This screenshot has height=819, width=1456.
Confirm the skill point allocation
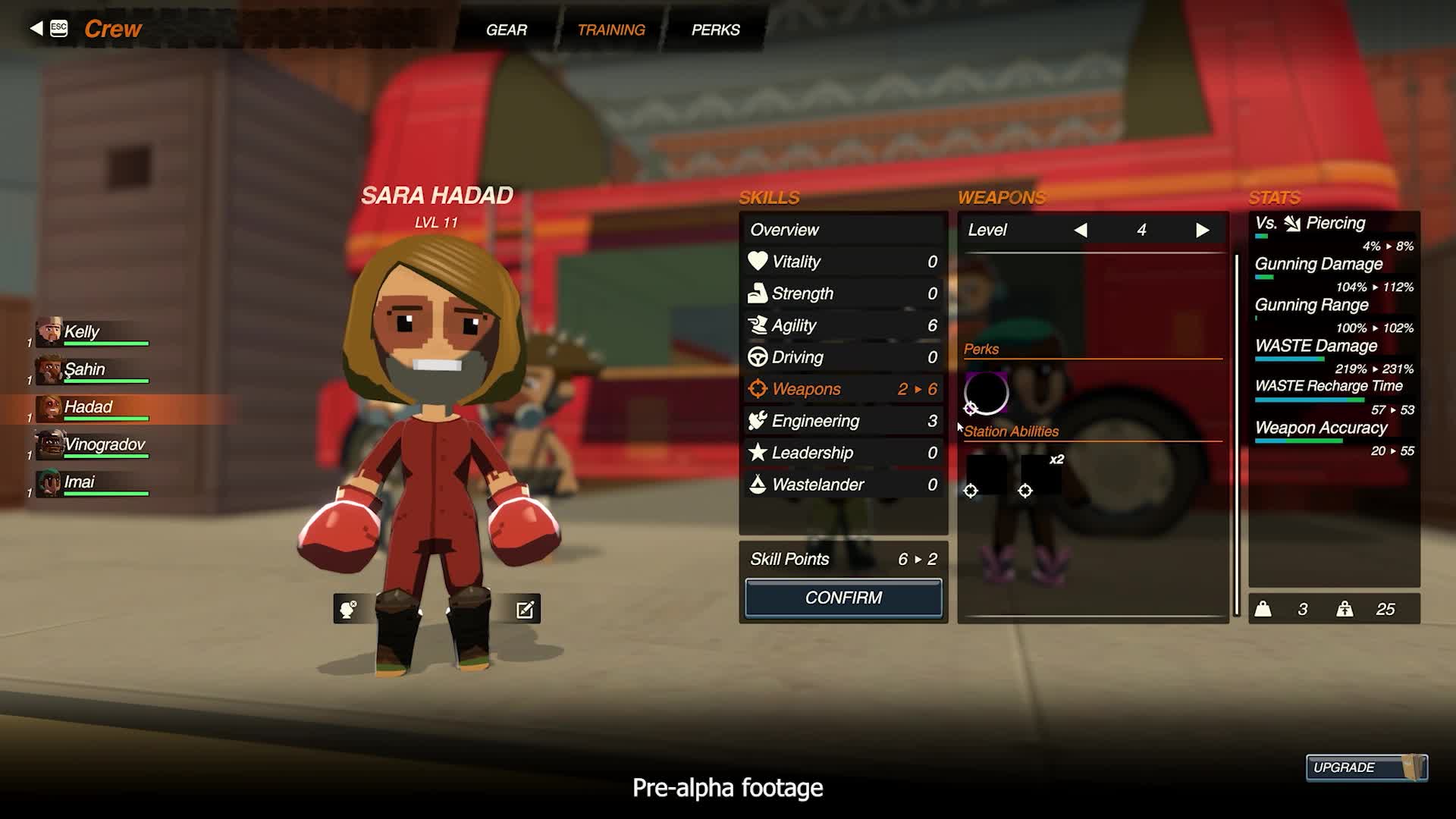click(843, 598)
